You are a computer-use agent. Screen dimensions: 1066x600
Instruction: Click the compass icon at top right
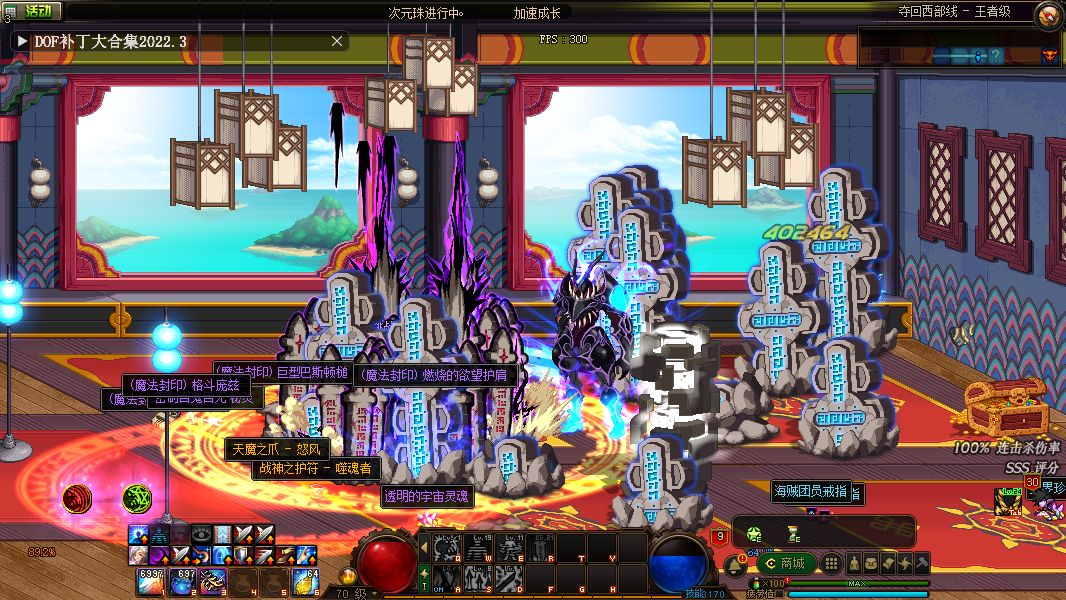tap(1049, 15)
